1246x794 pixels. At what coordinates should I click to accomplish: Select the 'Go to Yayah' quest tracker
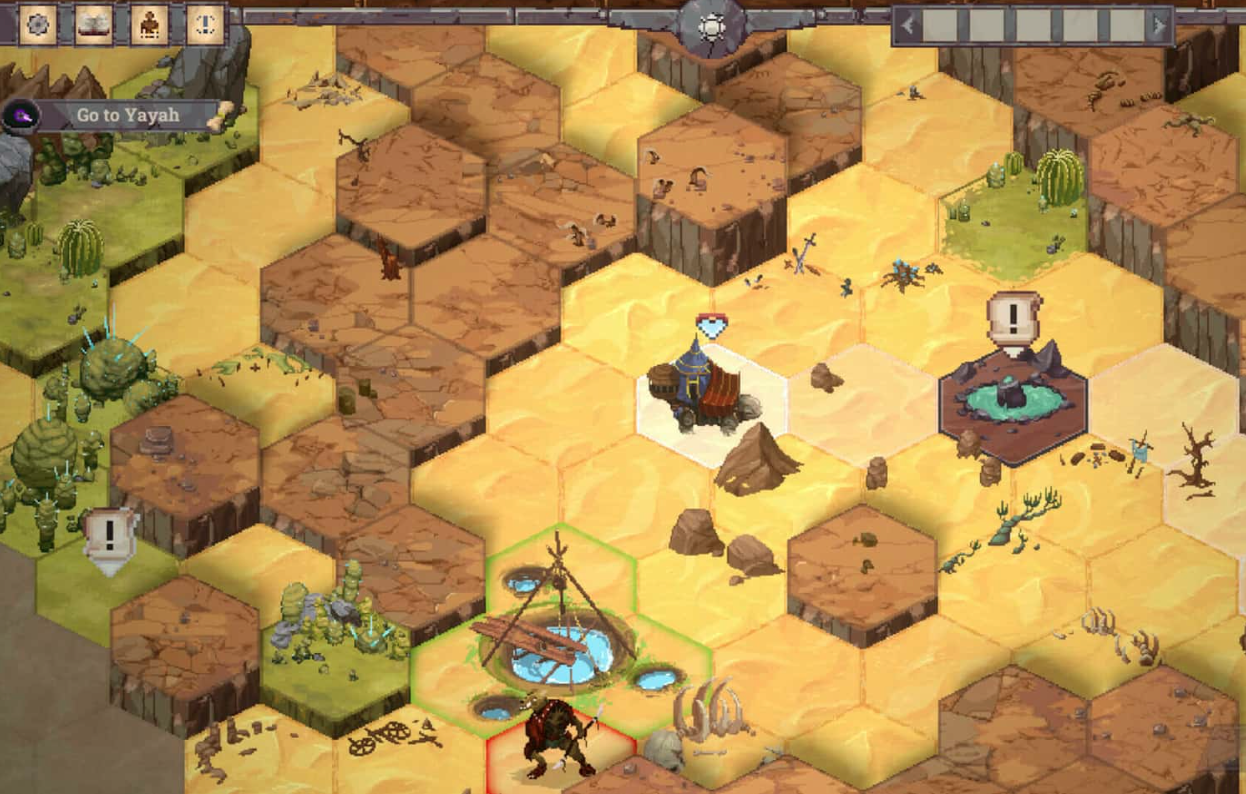point(127,115)
